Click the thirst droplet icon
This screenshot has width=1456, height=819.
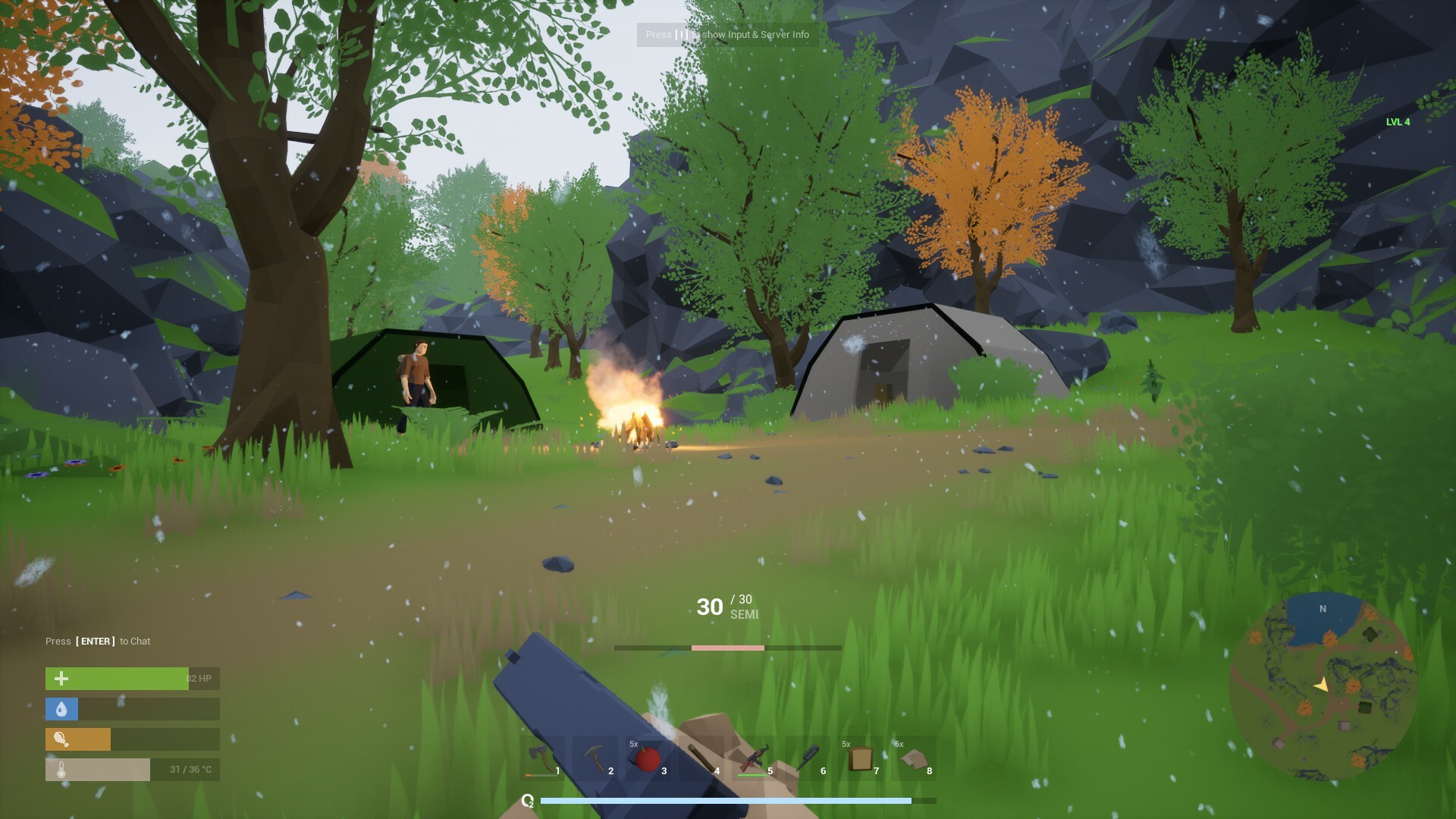tap(61, 708)
